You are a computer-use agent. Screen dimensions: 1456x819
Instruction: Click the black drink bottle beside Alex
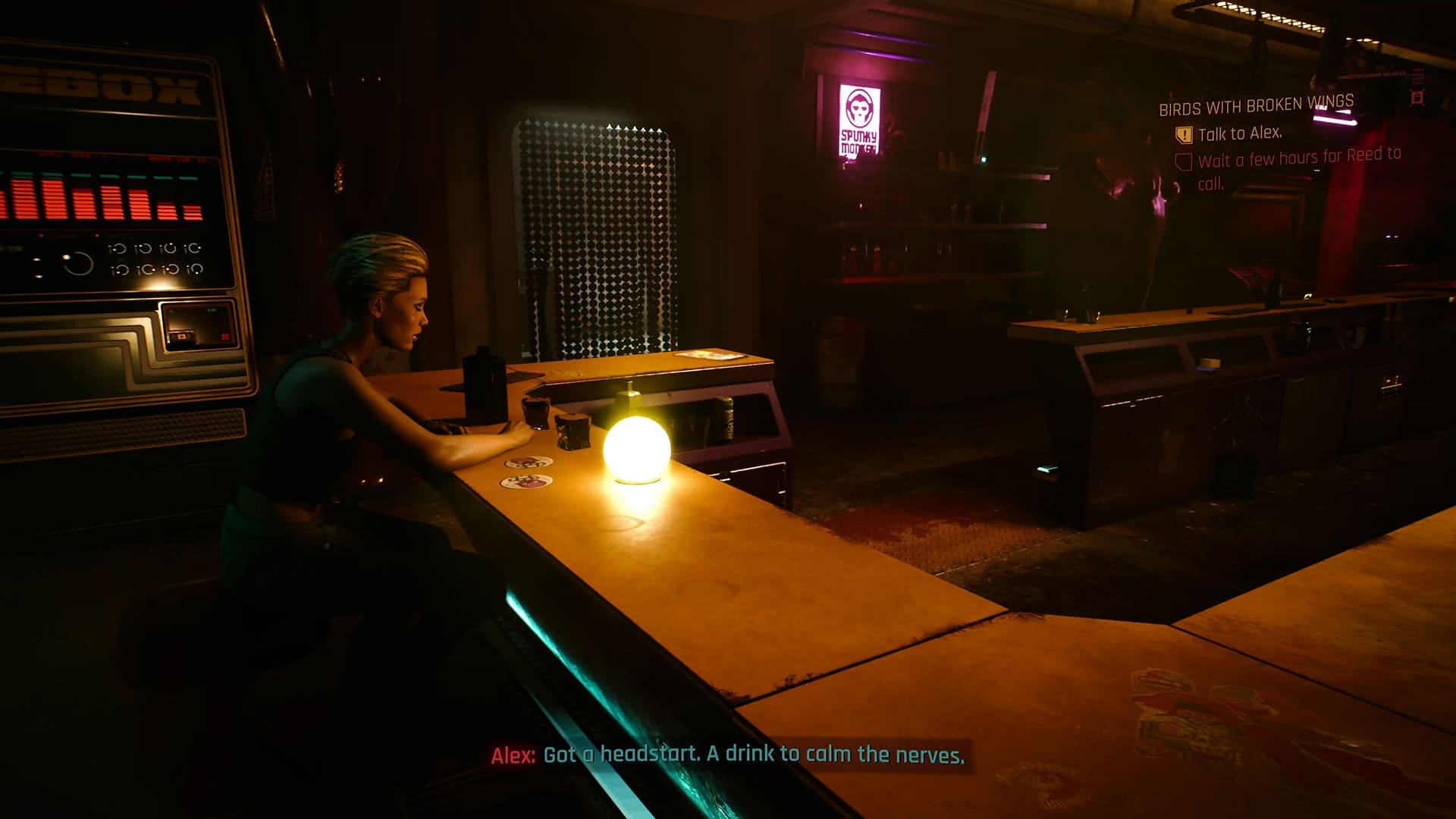(483, 384)
